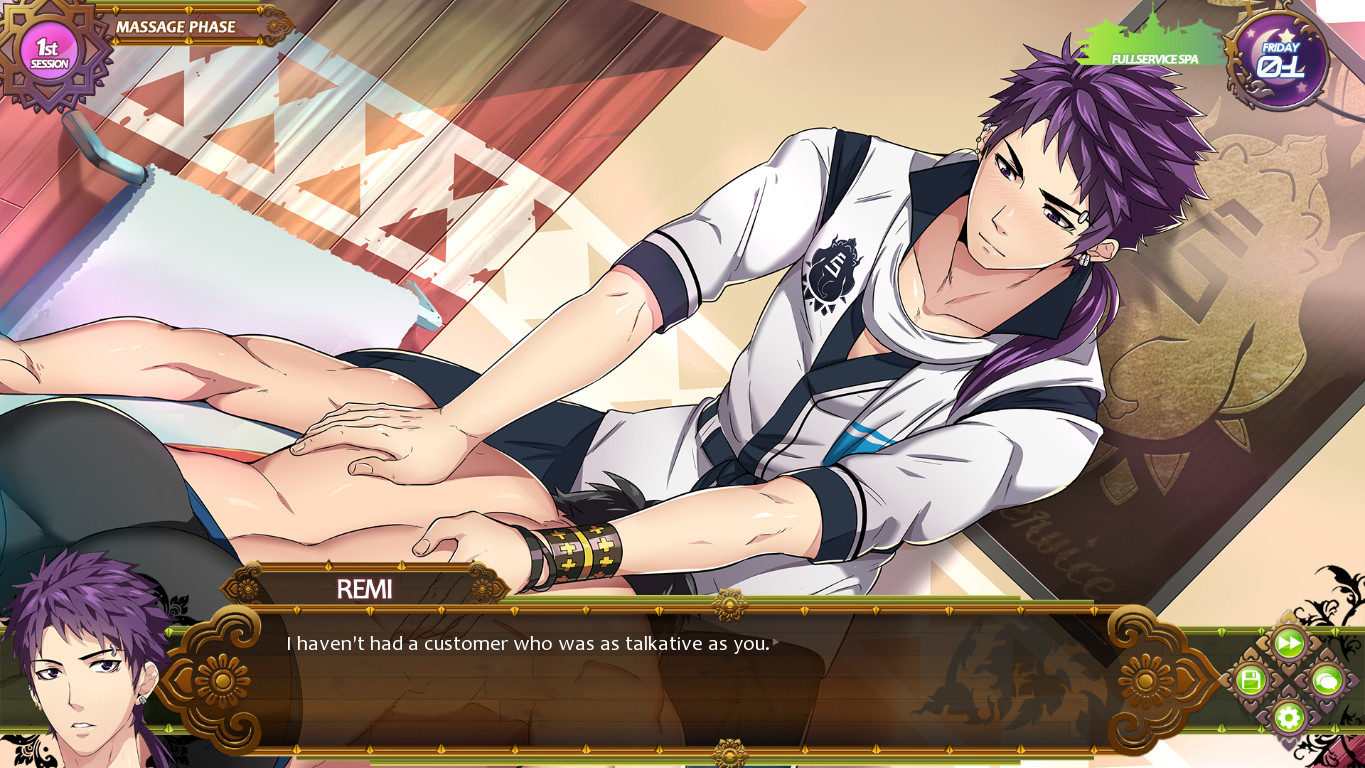Activate the fast-forward skip button
This screenshot has height=768, width=1365.
pyautogui.click(x=1288, y=643)
